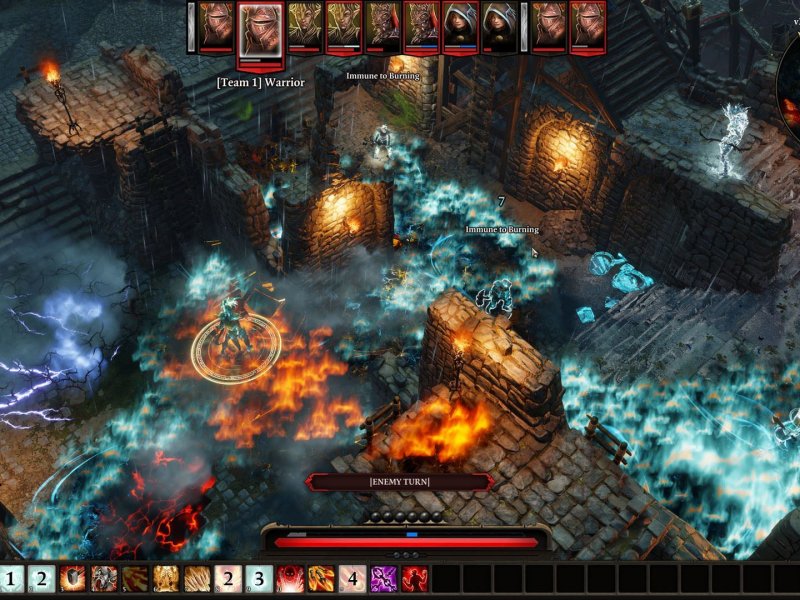The image size is (800, 600).
Task: Use the red flexing figure skill
Action: (414, 579)
